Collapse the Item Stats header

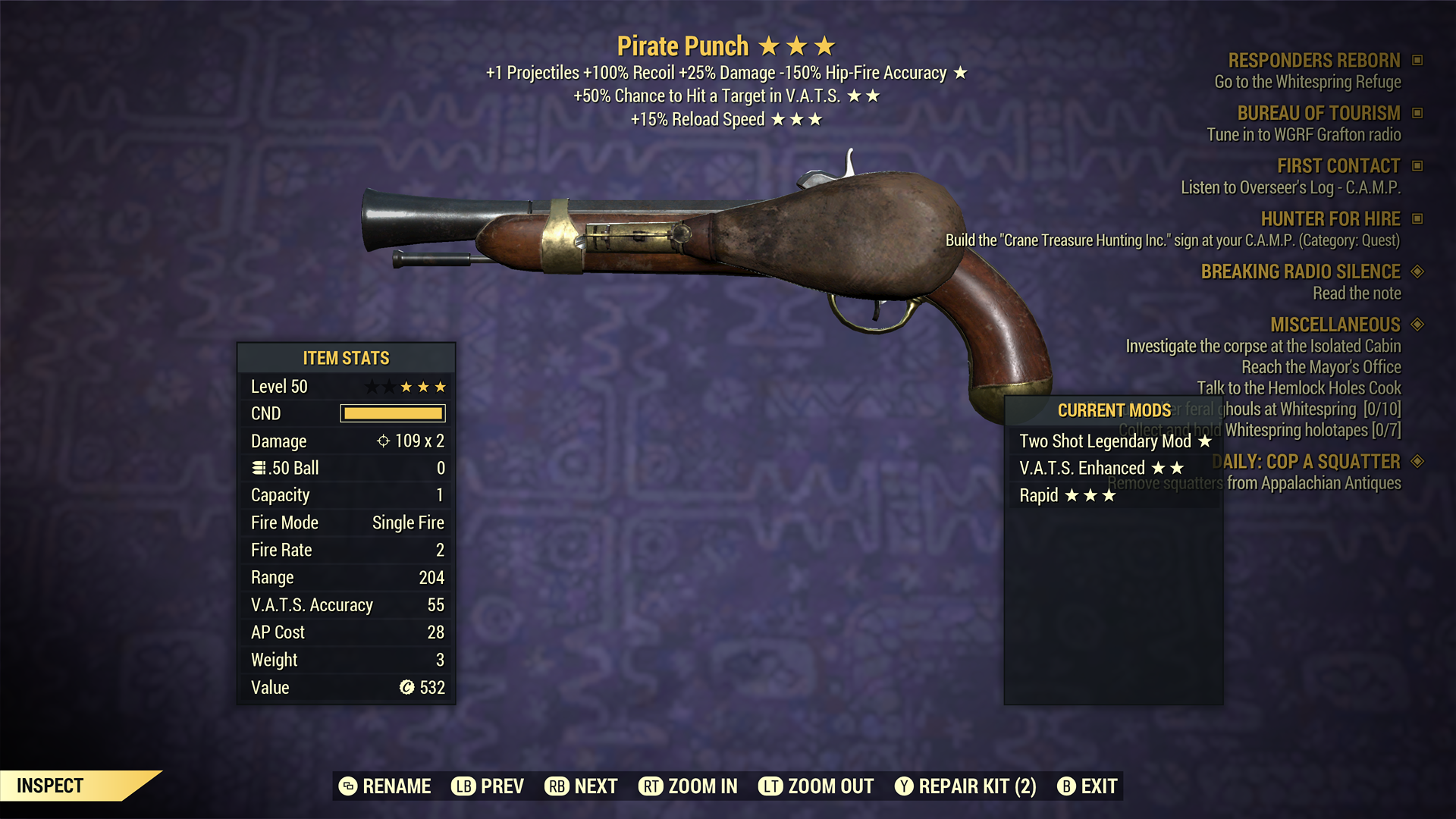tap(346, 358)
